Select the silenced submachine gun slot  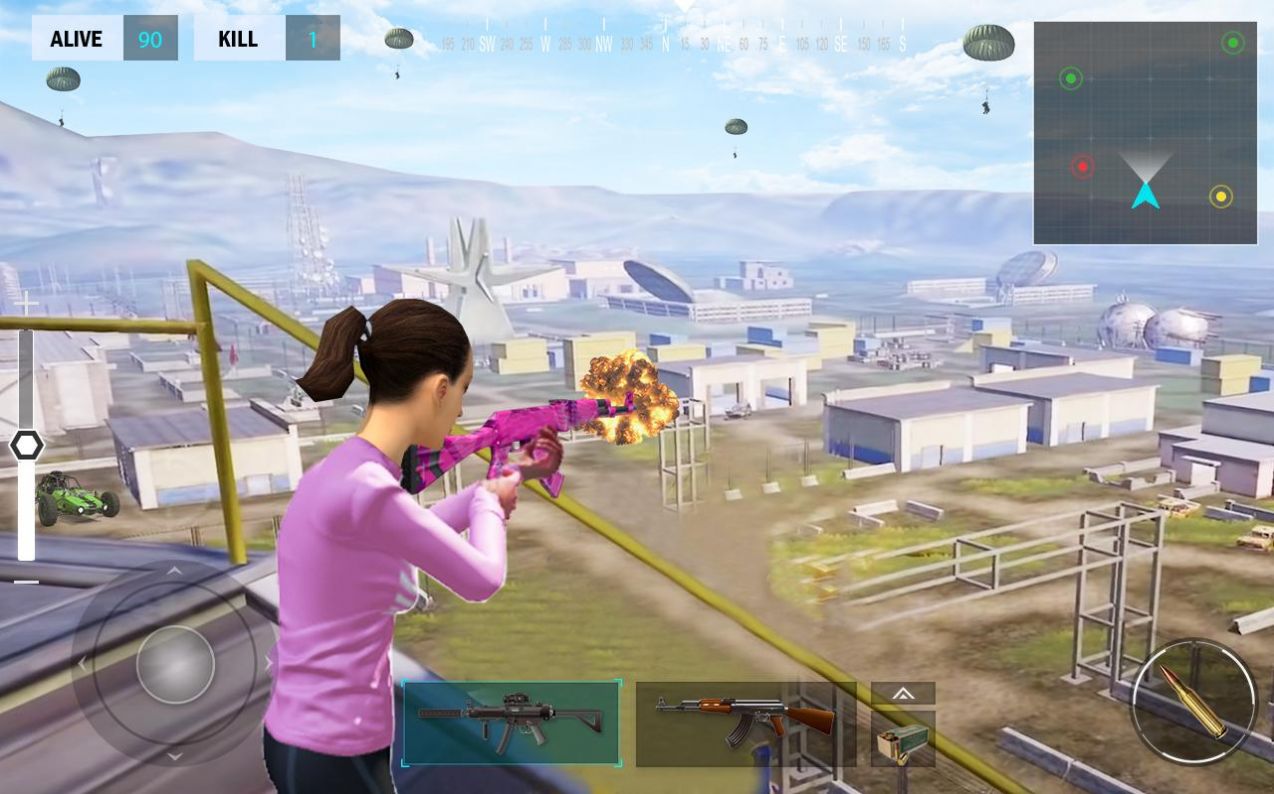pyautogui.click(x=511, y=723)
